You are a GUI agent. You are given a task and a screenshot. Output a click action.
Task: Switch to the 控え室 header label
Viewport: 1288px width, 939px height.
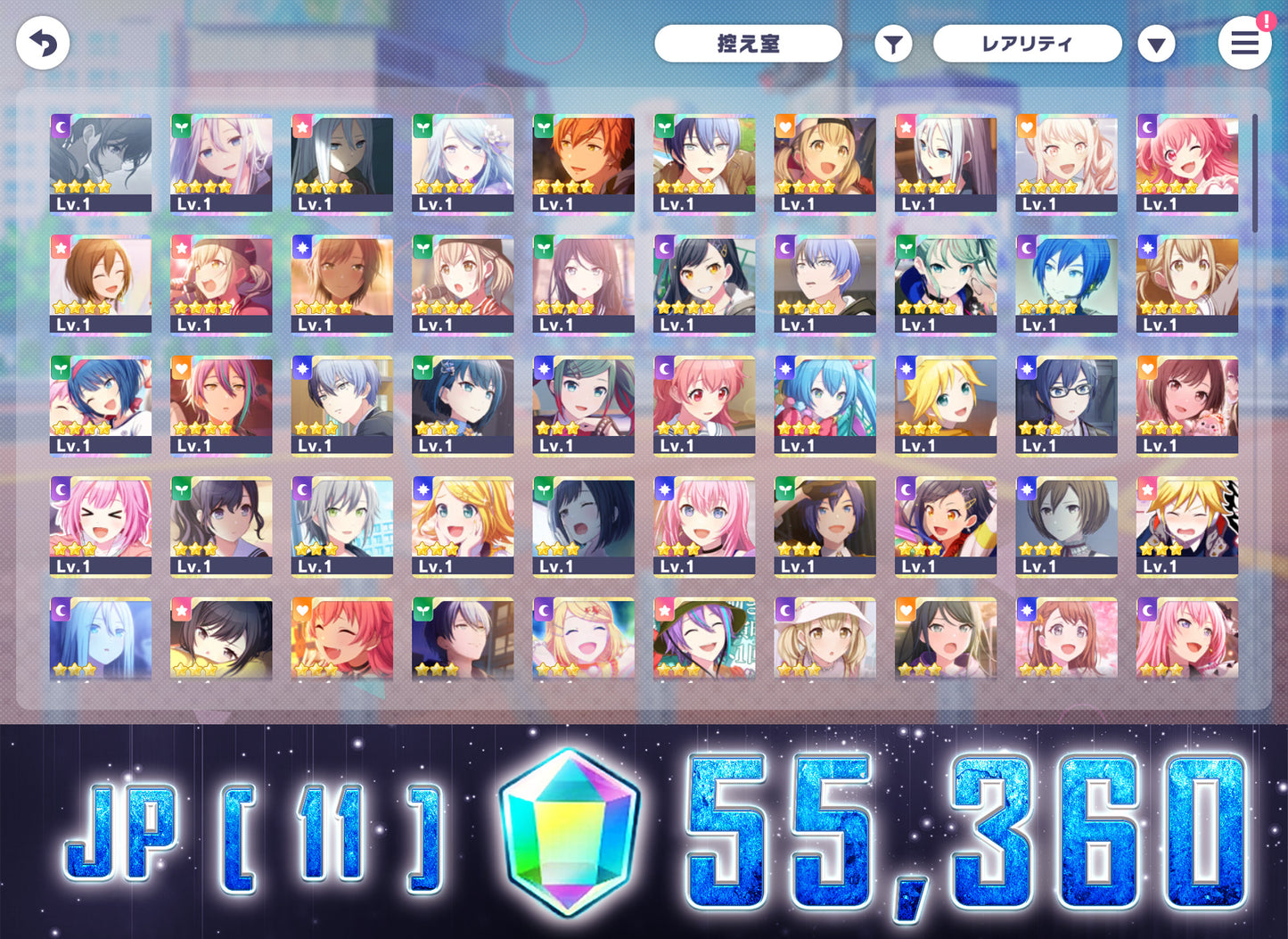click(748, 43)
